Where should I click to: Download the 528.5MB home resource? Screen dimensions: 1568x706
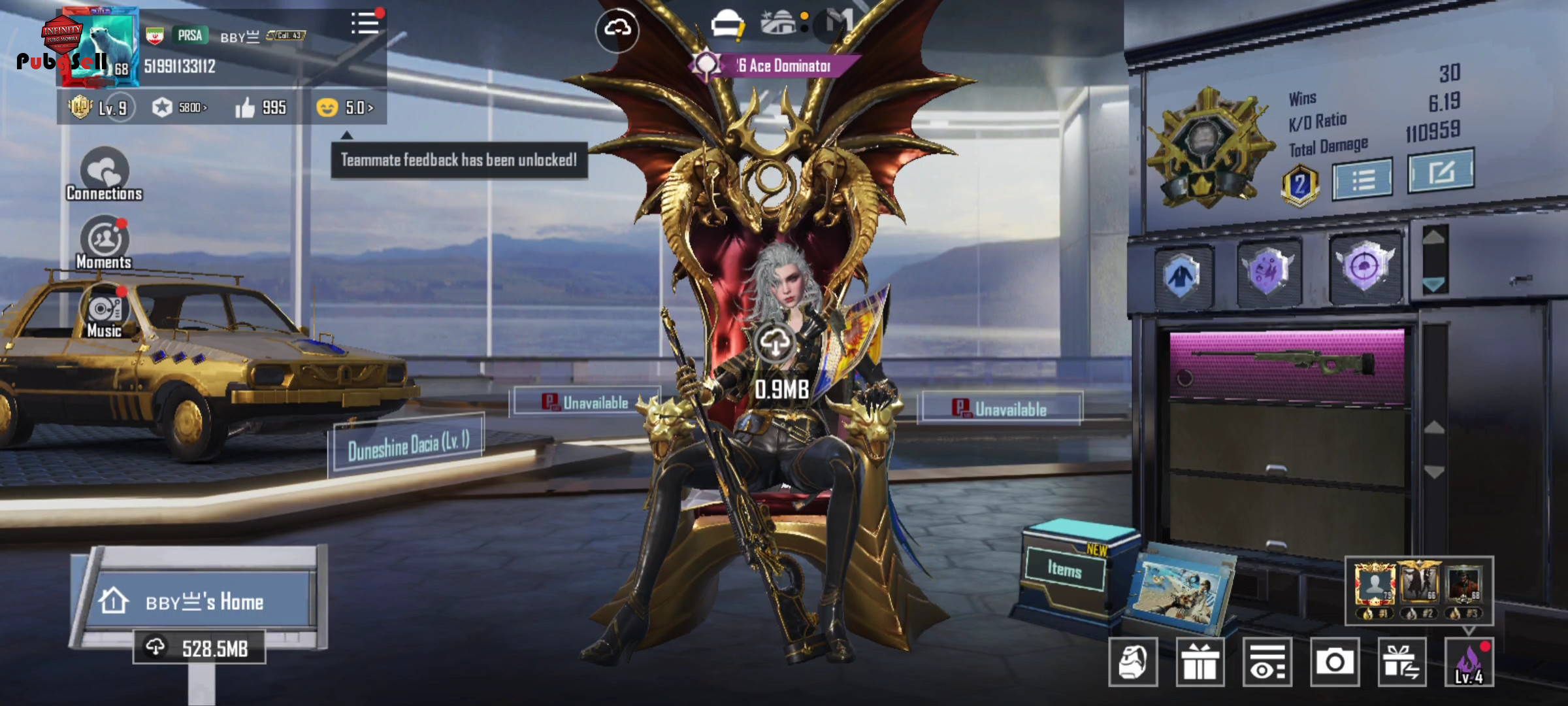point(200,648)
